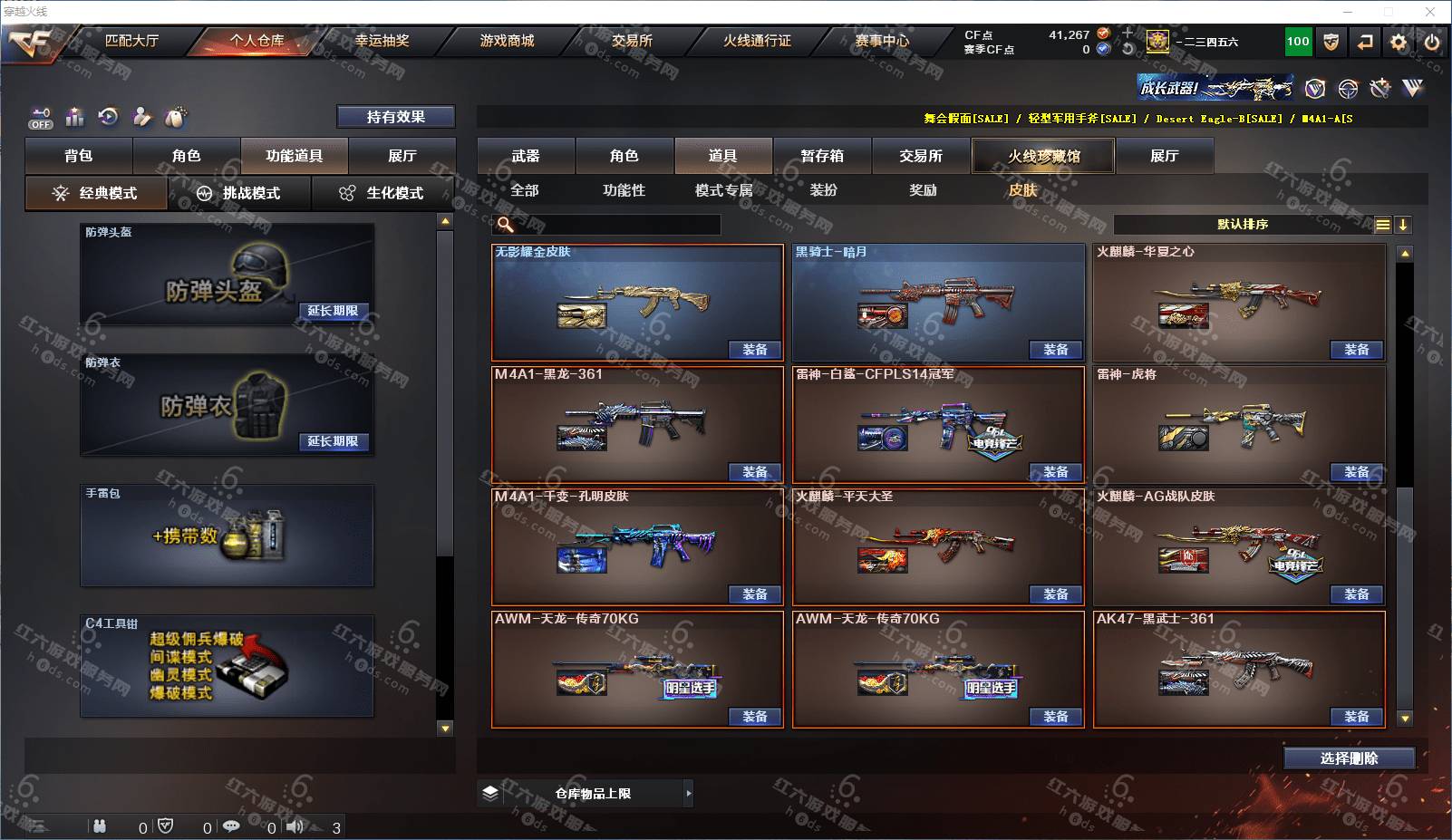Go to the 游戏商城 shop
Screen dimensions: 1452x840
[507, 41]
